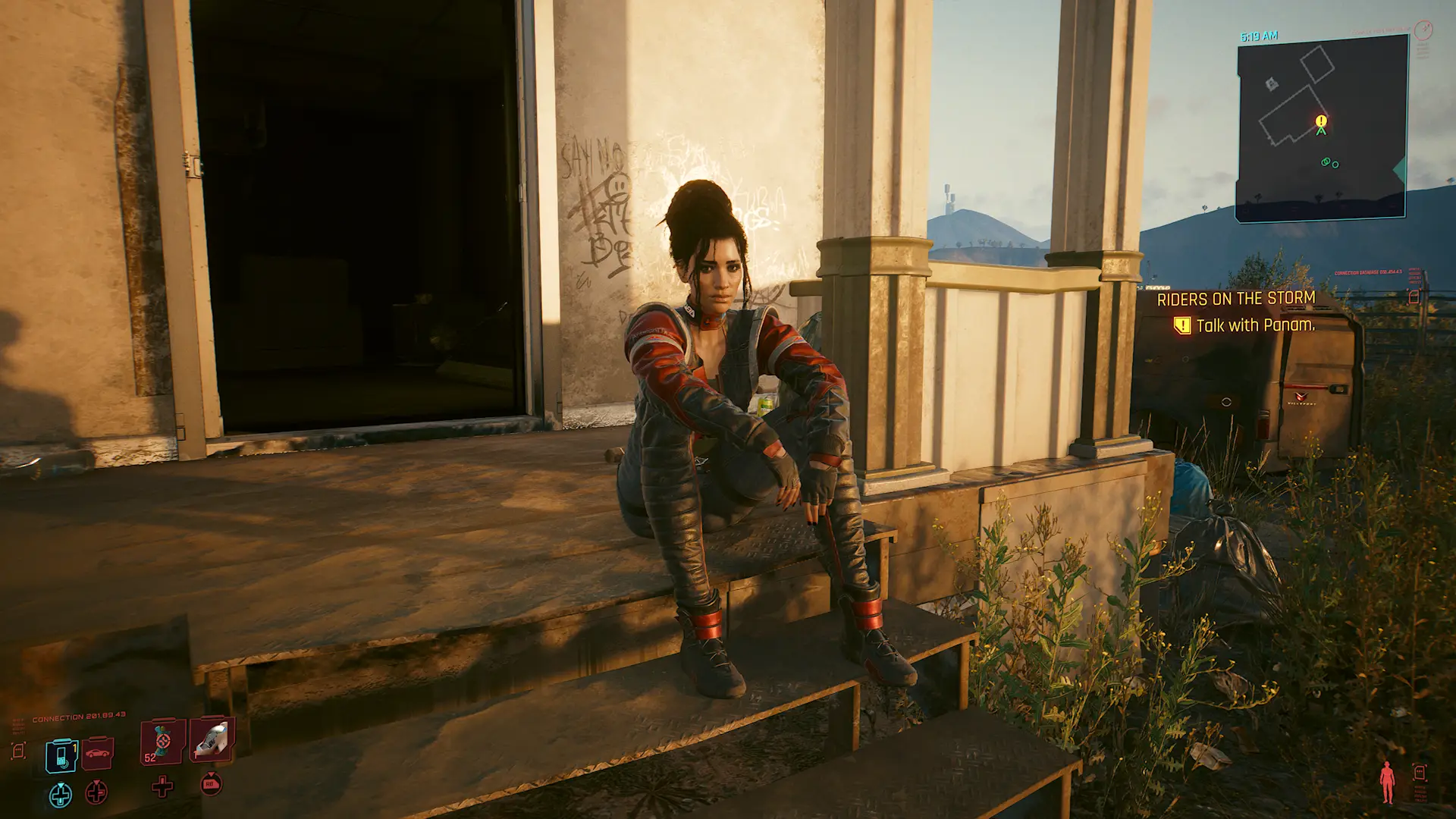Click the Talk with Panam objective
This screenshot has width=1456, height=819.
point(1255,325)
